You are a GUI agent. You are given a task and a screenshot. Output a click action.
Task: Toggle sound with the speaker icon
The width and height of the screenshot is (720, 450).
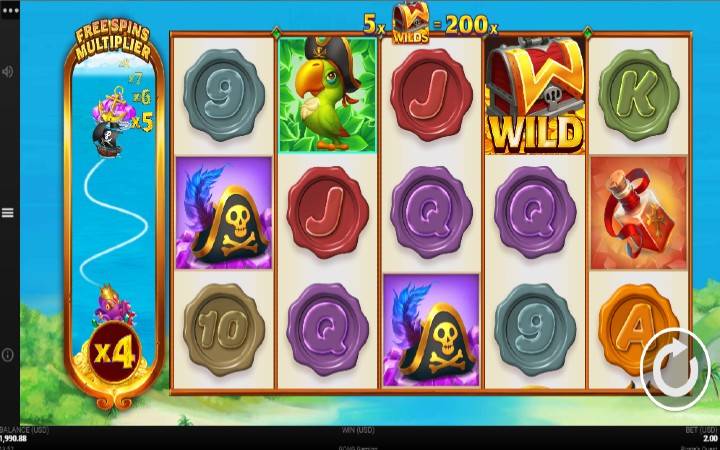pos(8,72)
